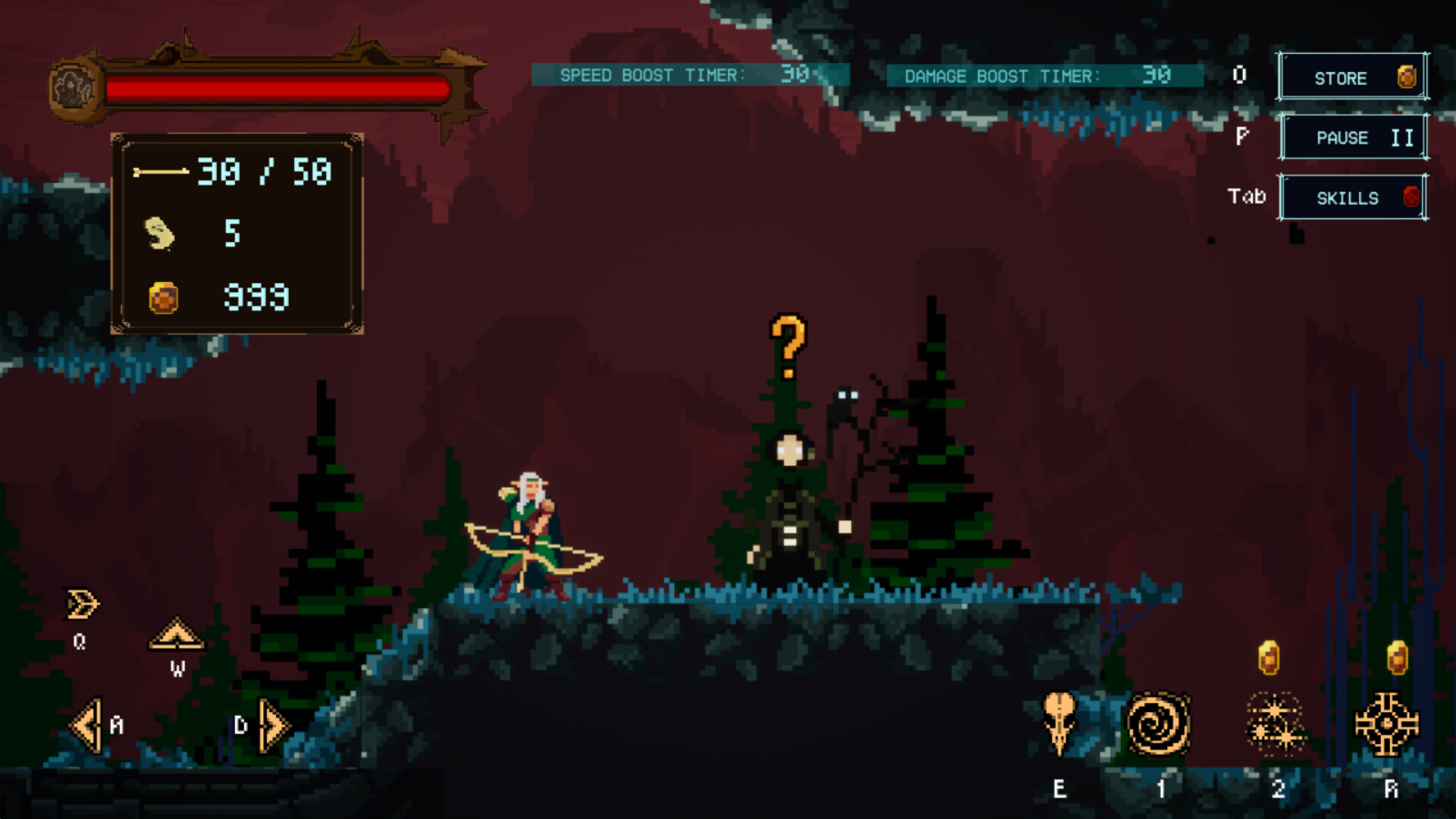Click the coin icon next to 999
This screenshot has width=1456, height=819.
pos(162,297)
